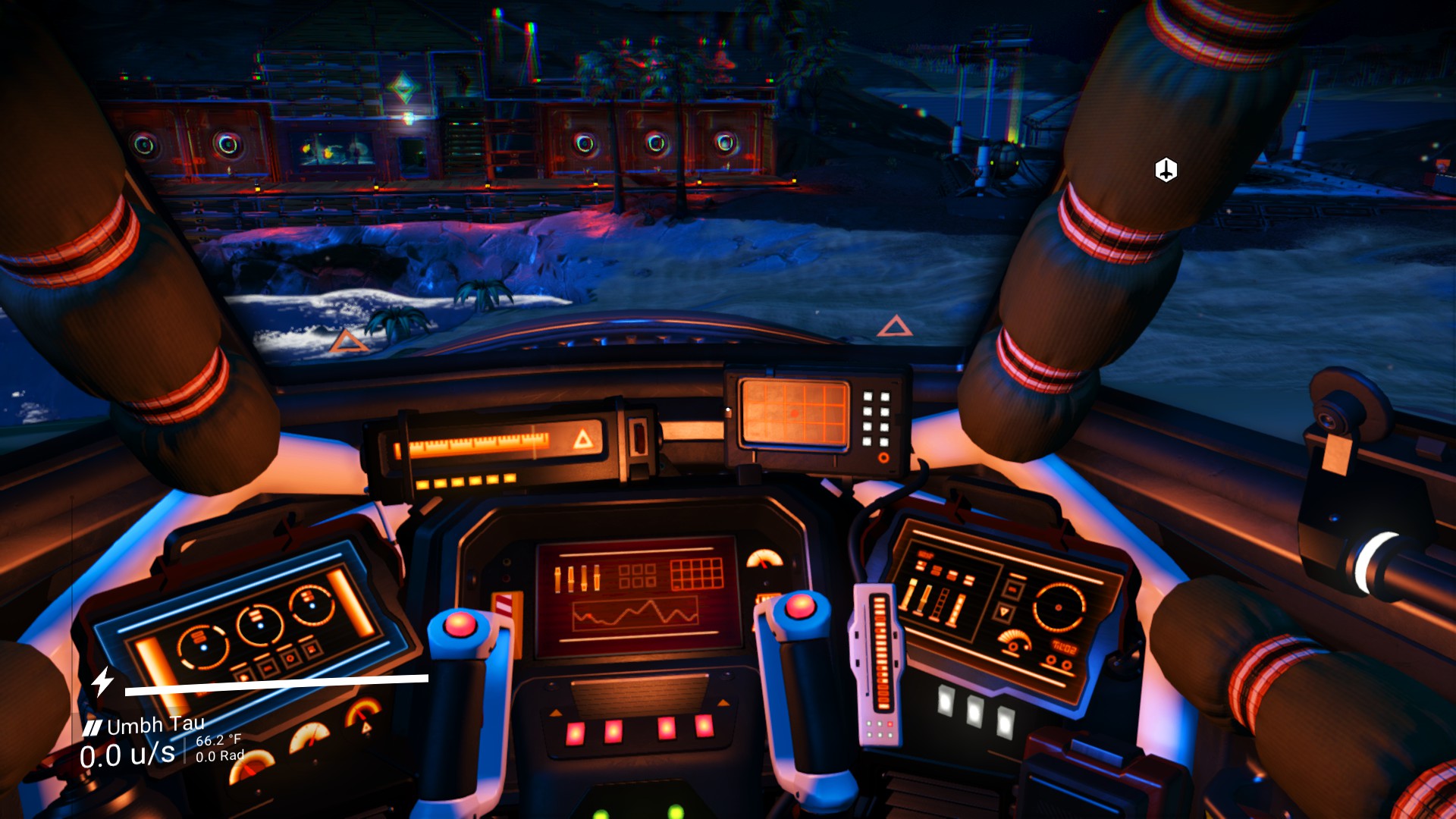Select the hexagonal starship waypoint marker
The height and width of the screenshot is (819, 1456).
pos(1166,170)
